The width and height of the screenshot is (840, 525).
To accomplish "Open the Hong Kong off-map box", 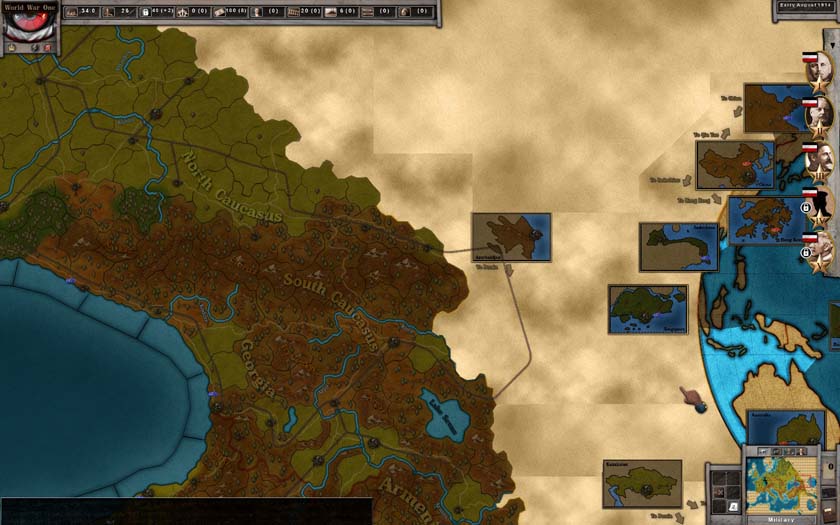I will pos(767,220).
